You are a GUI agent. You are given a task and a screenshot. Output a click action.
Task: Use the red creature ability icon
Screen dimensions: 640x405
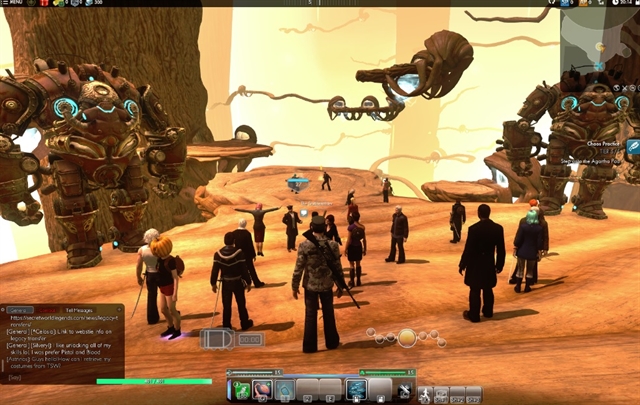[x=261, y=389]
